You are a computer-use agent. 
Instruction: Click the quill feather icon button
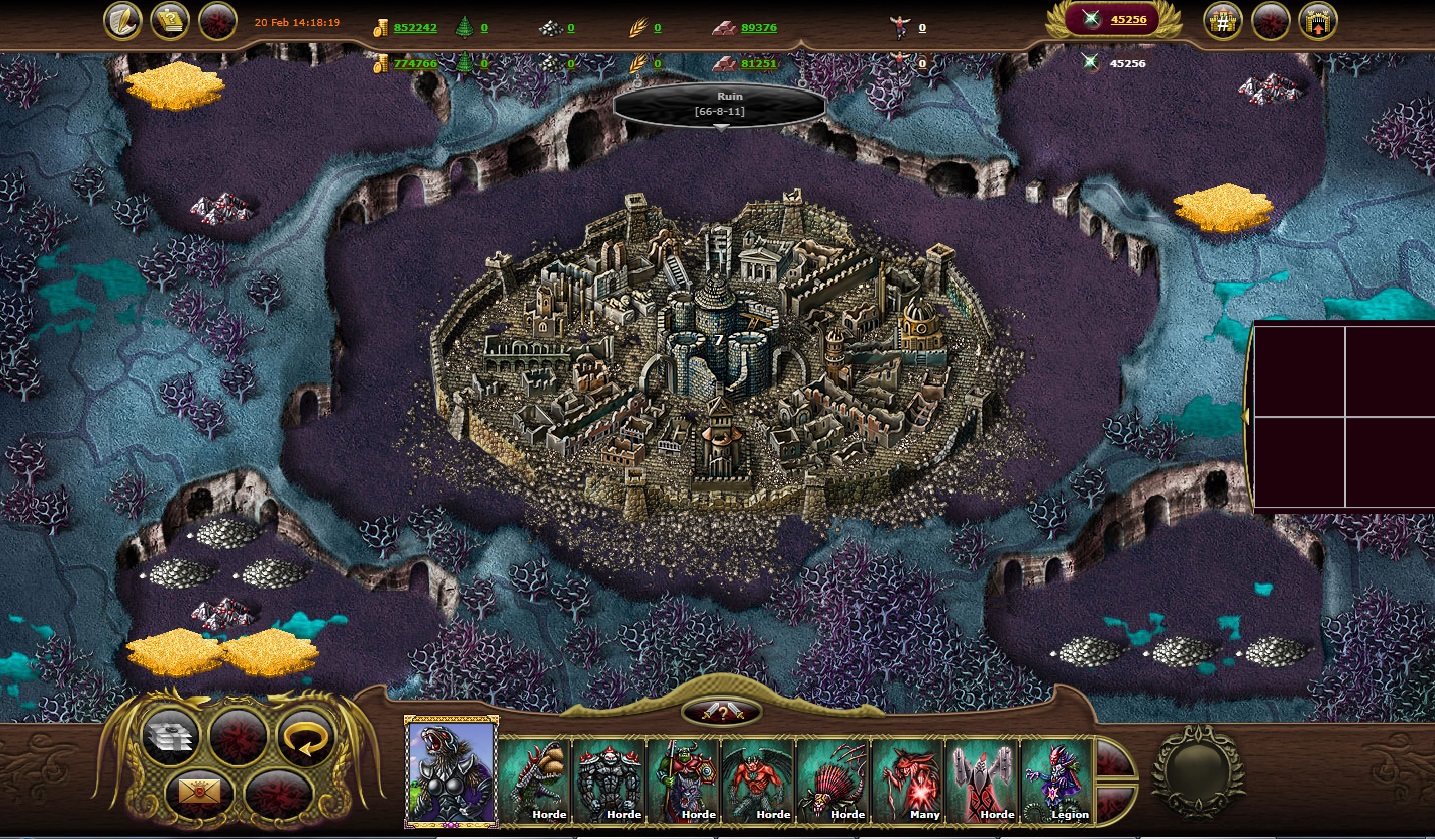tap(123, 21)
